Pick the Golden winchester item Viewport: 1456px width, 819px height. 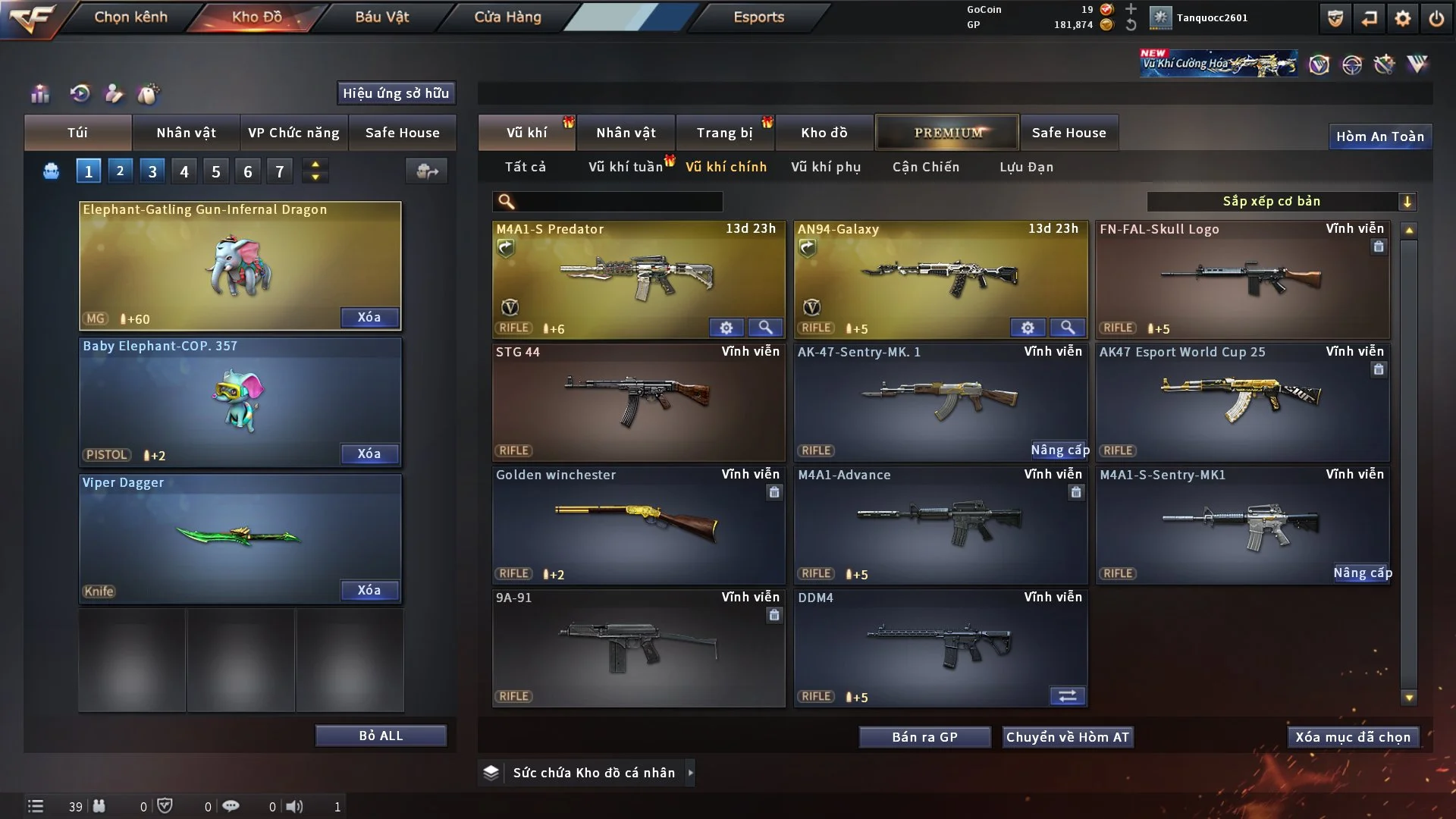coord(638,525)
